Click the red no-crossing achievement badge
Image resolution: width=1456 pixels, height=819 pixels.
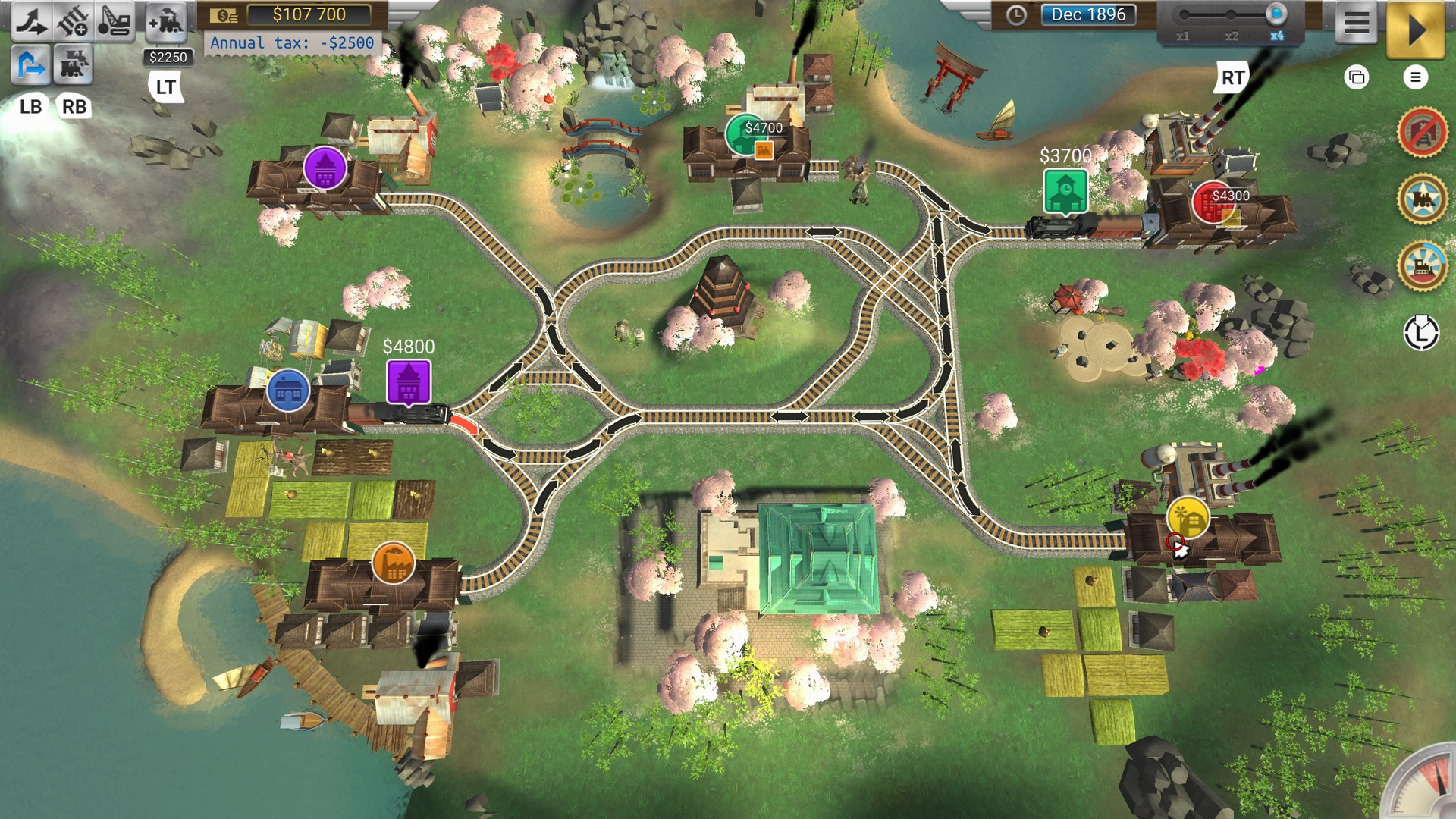1423,132
